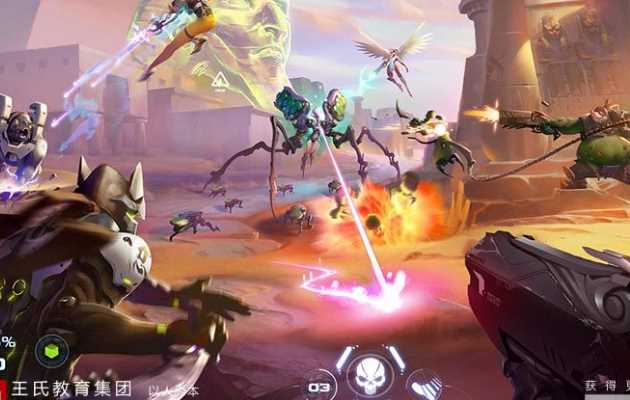Image resolution: width=630 pixels, height=400 pixels.
Task: Trigger the ability icon right of the skull
Action: coord(423,385)
